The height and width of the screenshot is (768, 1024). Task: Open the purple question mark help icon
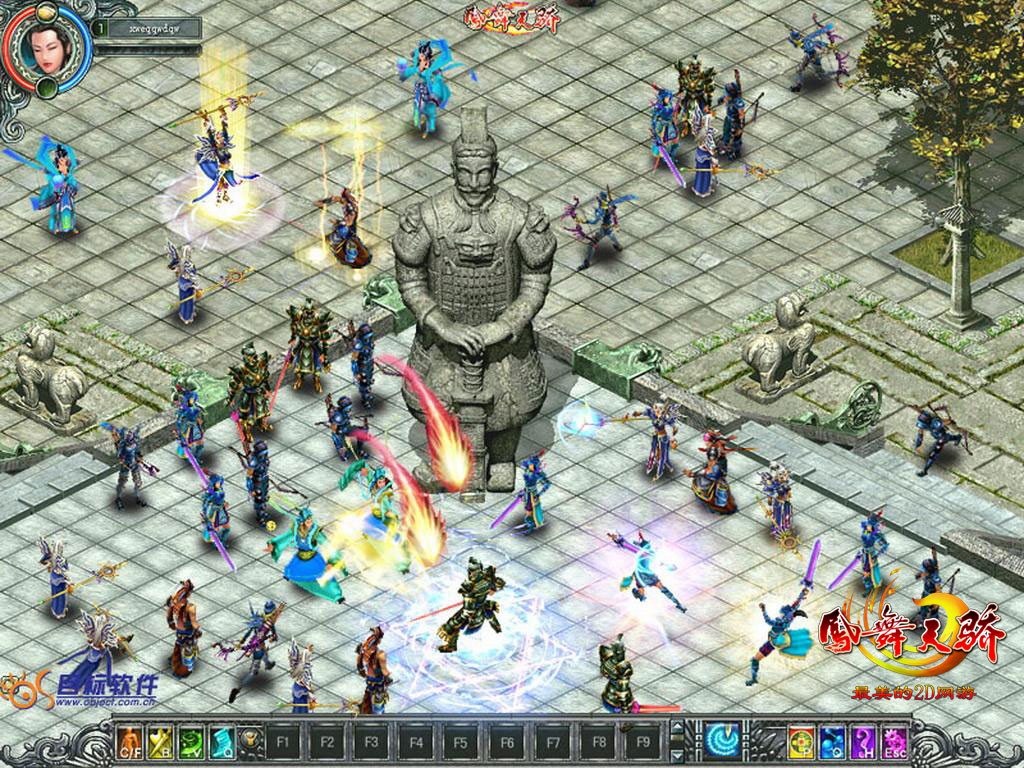863,741
